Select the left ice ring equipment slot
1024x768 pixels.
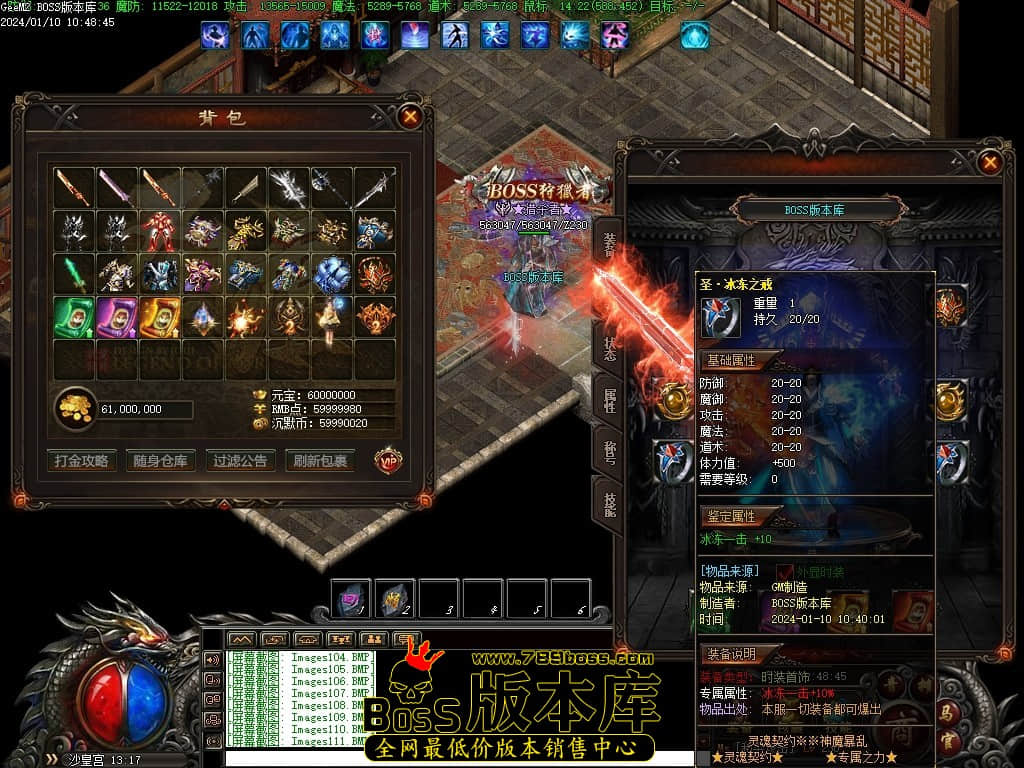click(x=673, y=460)
